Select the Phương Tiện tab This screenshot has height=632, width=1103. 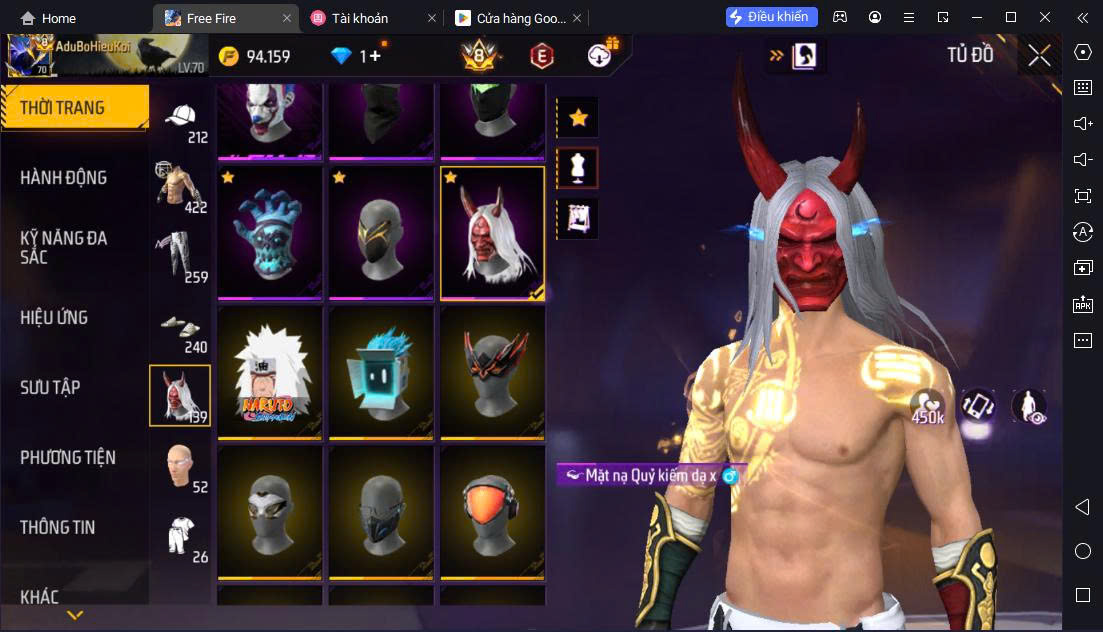click(x=68, y=458)
